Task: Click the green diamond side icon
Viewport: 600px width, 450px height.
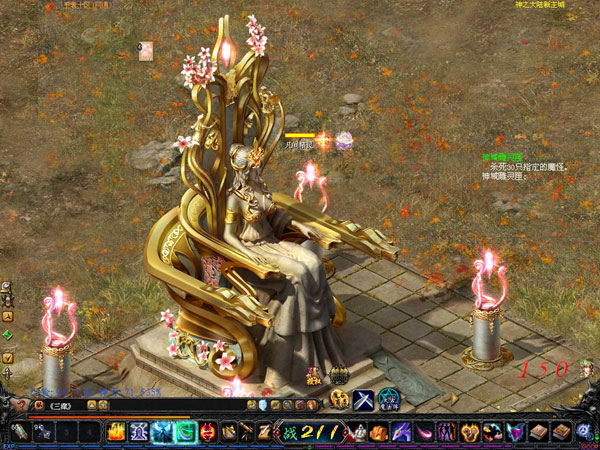Action: (x=7, y=335)
